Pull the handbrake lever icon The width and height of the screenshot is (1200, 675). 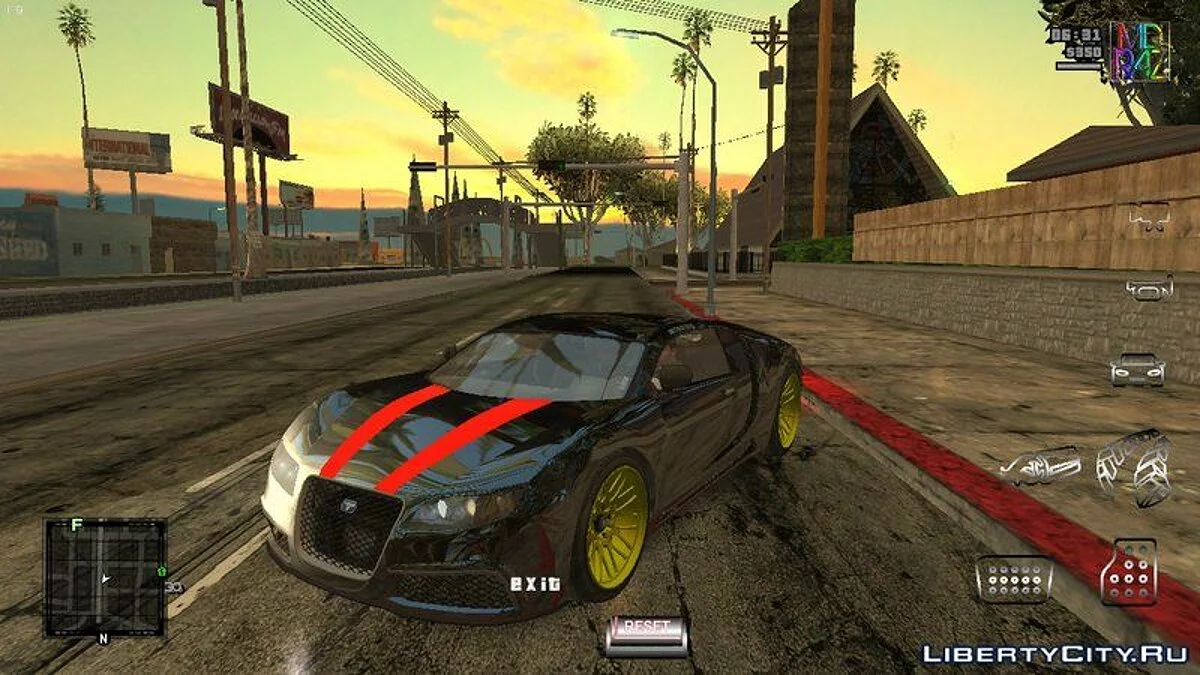tap(1043, 466)
